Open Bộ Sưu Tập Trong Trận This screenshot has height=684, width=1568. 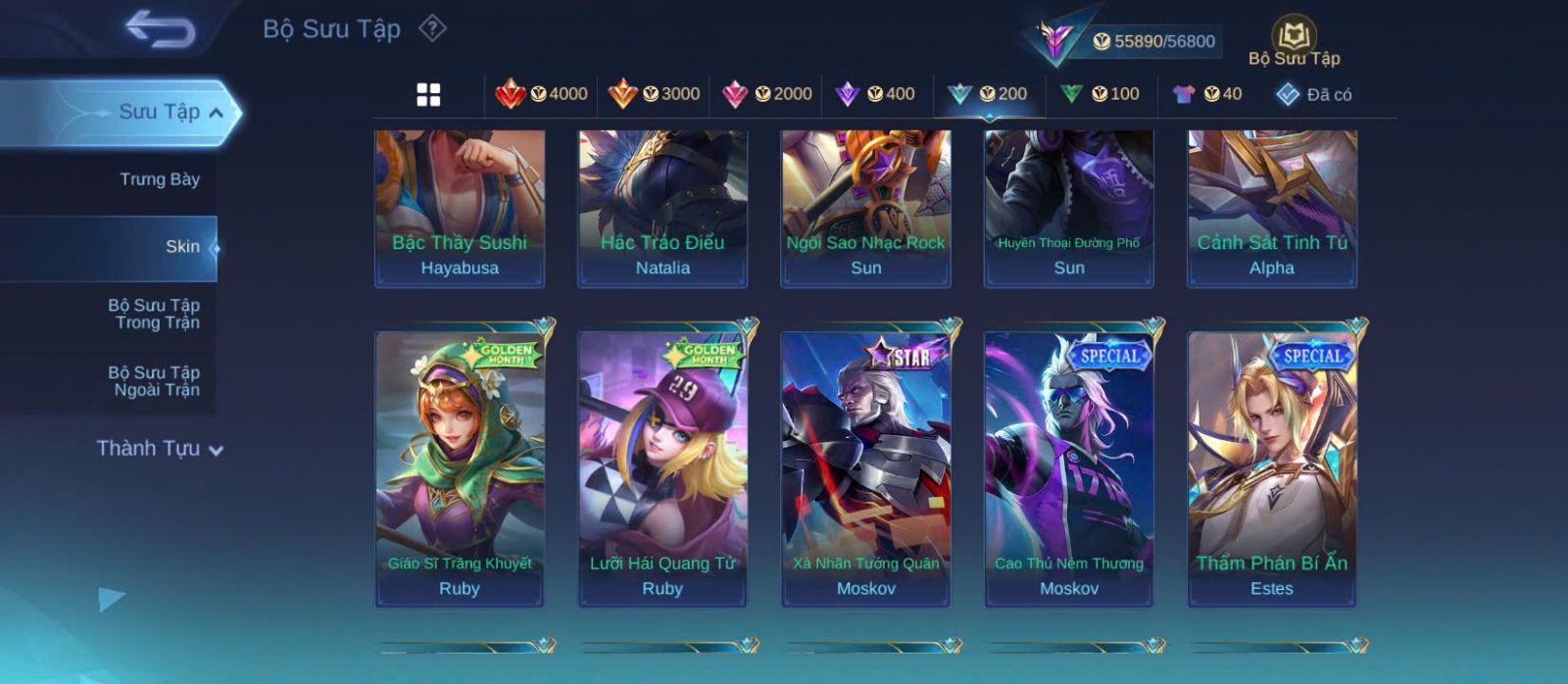point(154,314)
